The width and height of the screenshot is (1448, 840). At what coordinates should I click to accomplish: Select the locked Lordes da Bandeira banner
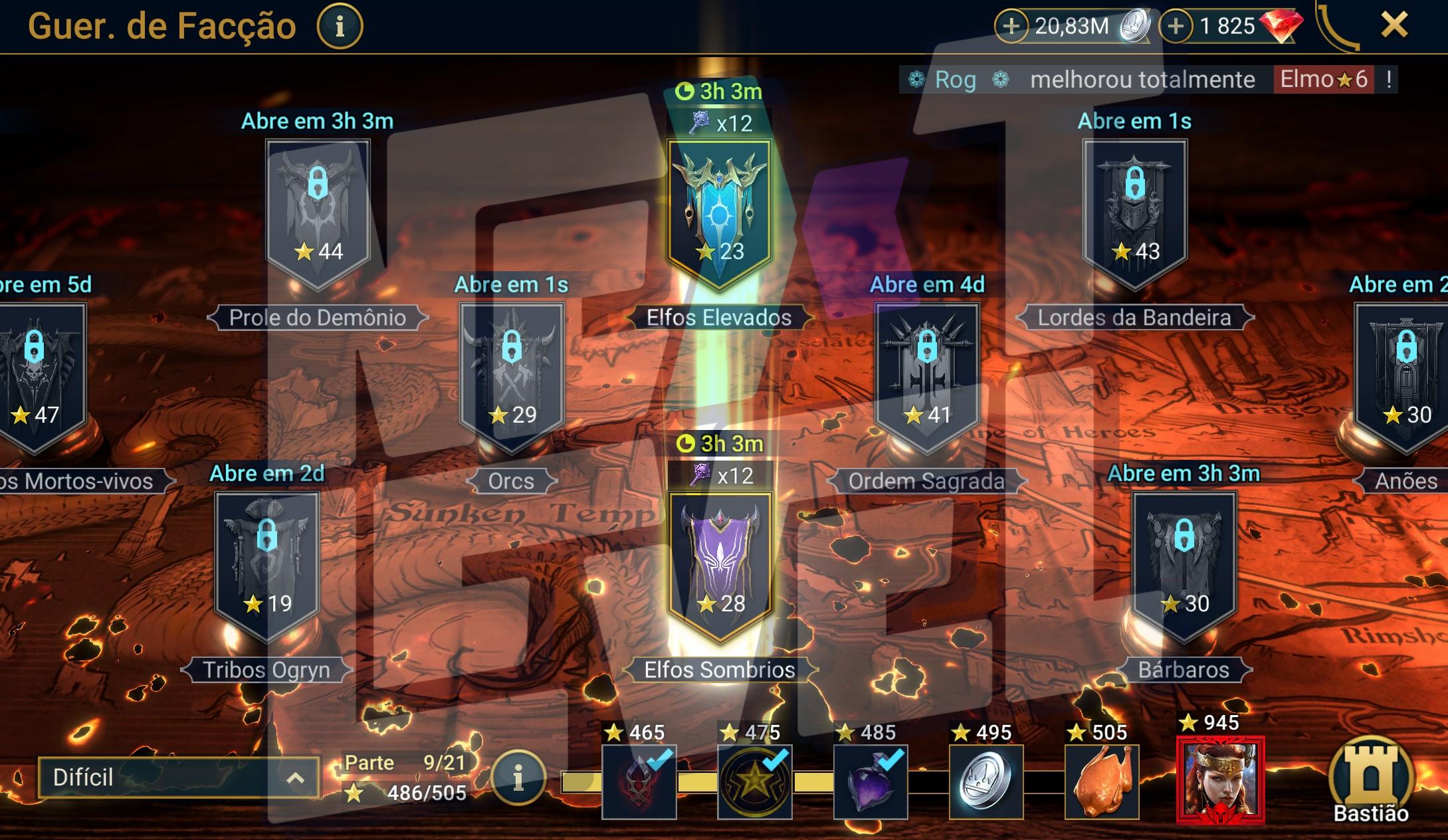tap(1134, 213)
